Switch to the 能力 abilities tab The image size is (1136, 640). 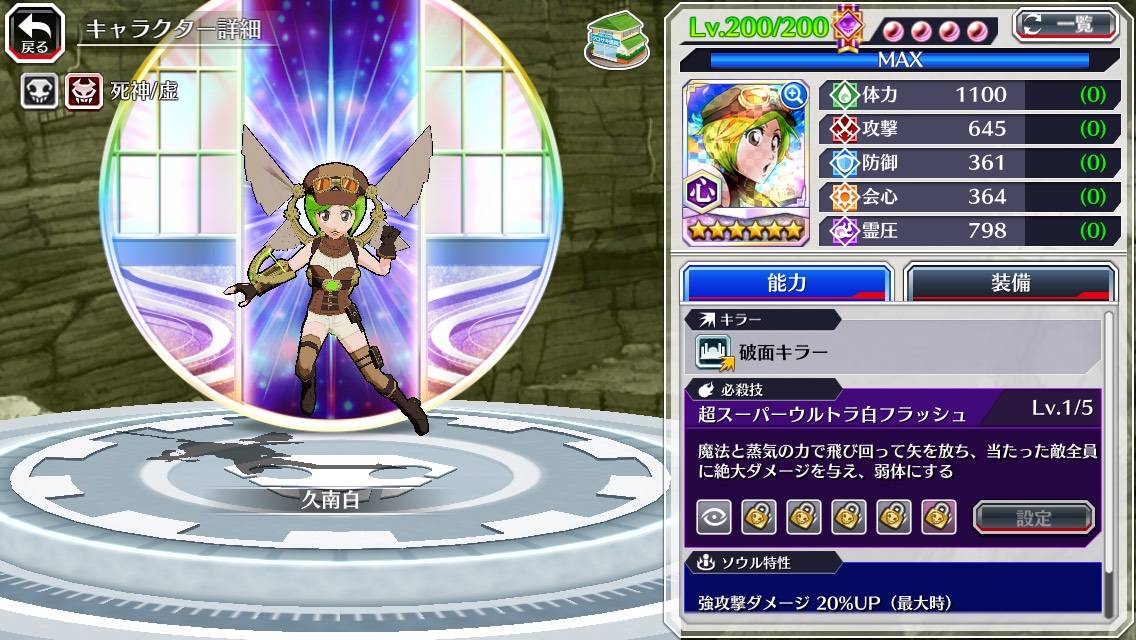[786, 283]
